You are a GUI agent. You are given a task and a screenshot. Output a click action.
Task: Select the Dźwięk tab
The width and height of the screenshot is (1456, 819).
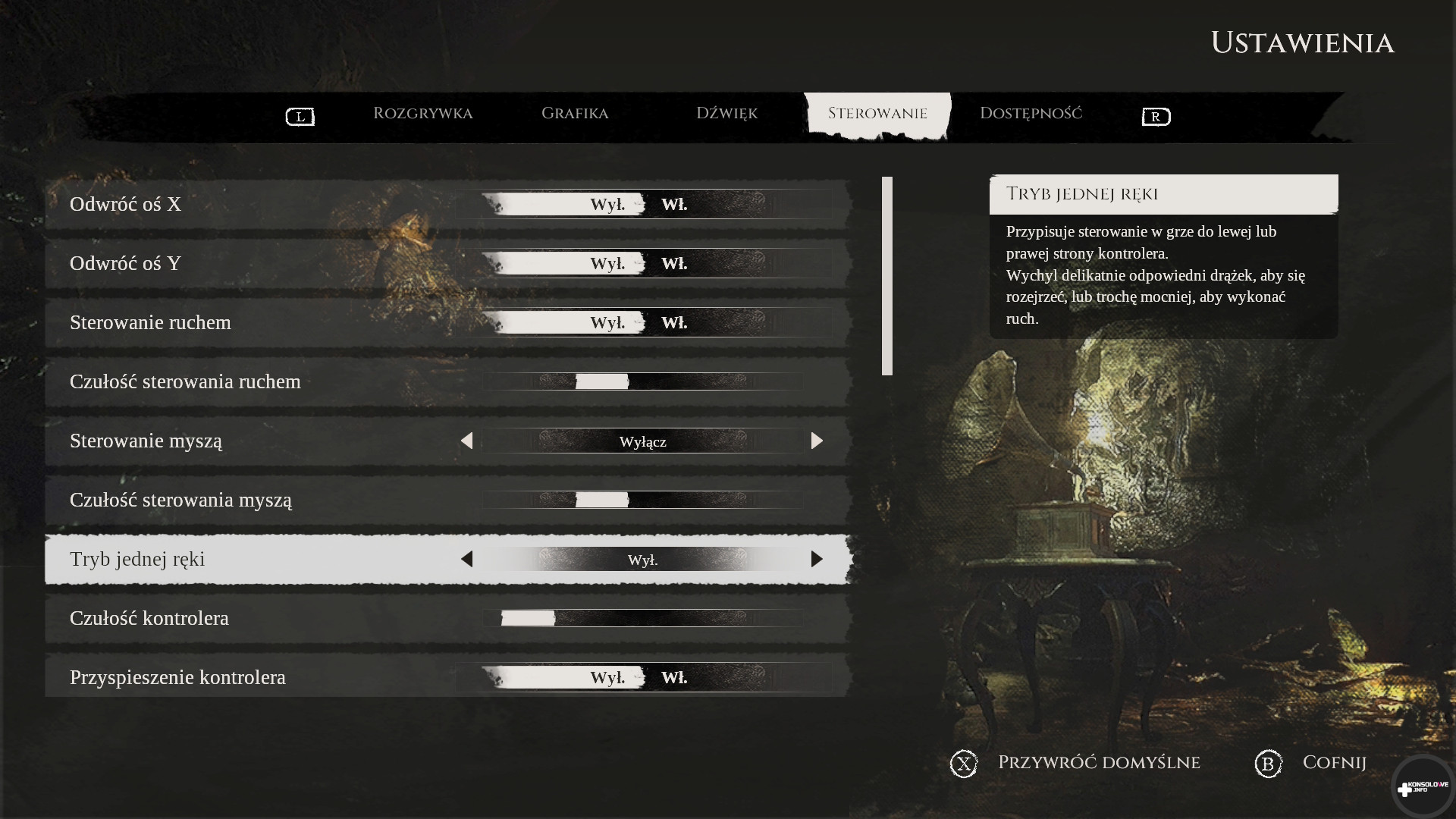tap(726, 114)
